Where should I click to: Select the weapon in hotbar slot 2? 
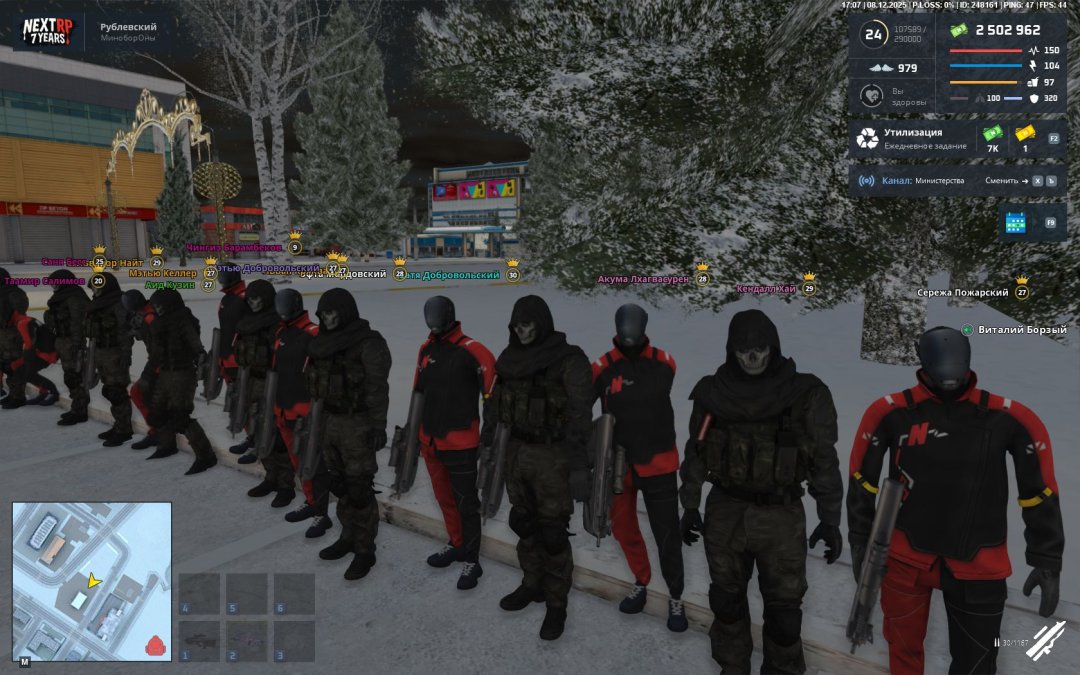[x=246, y=641]
